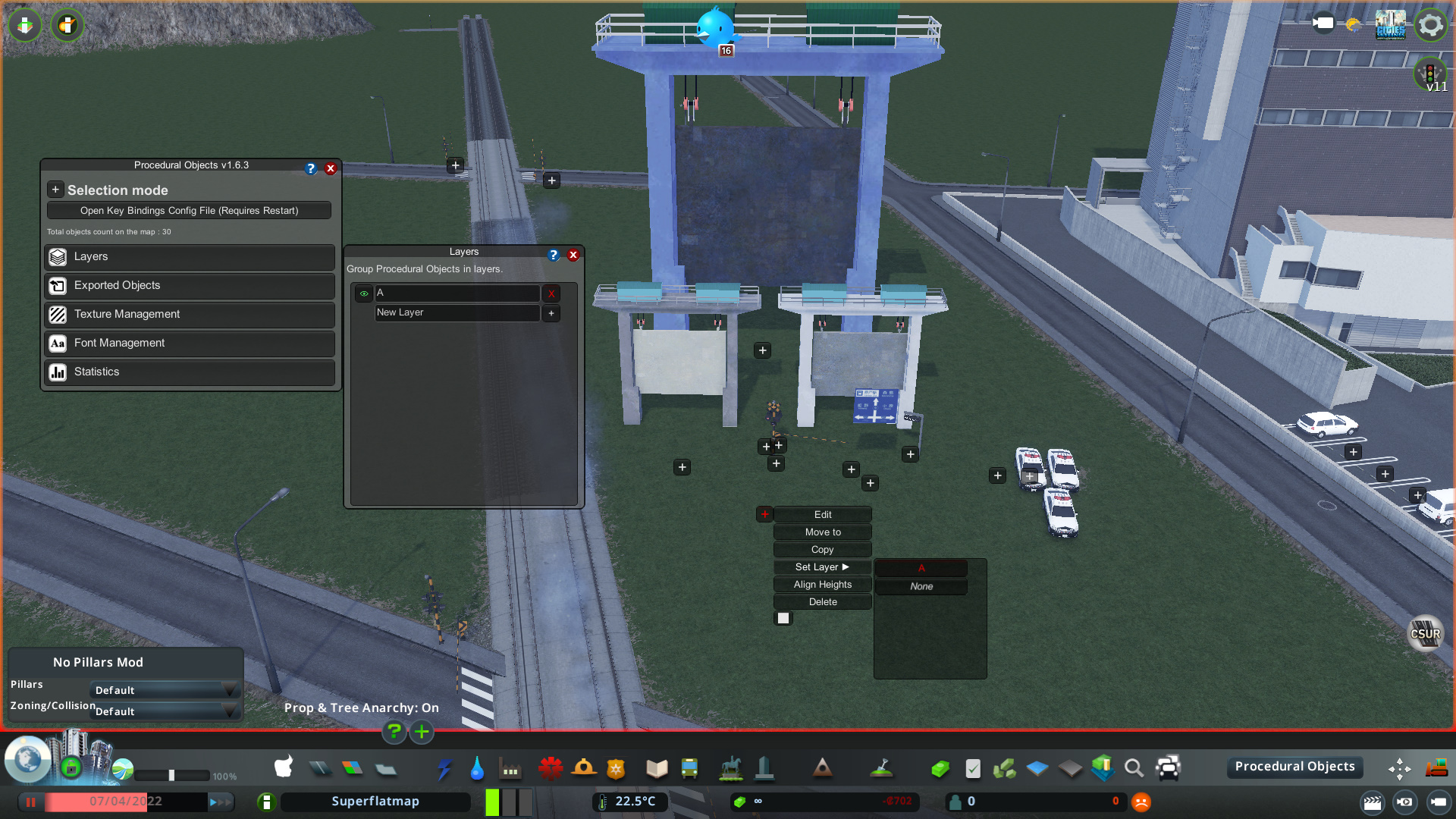Open the Education toolbar menu
Viewport: 1456px width, 819px height.
[x=655, y=768]
